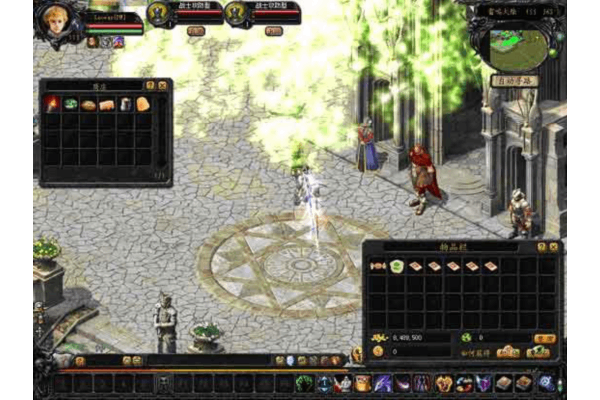Select the green gem item slot
This screenshot has width=600, height=400.
70,104
